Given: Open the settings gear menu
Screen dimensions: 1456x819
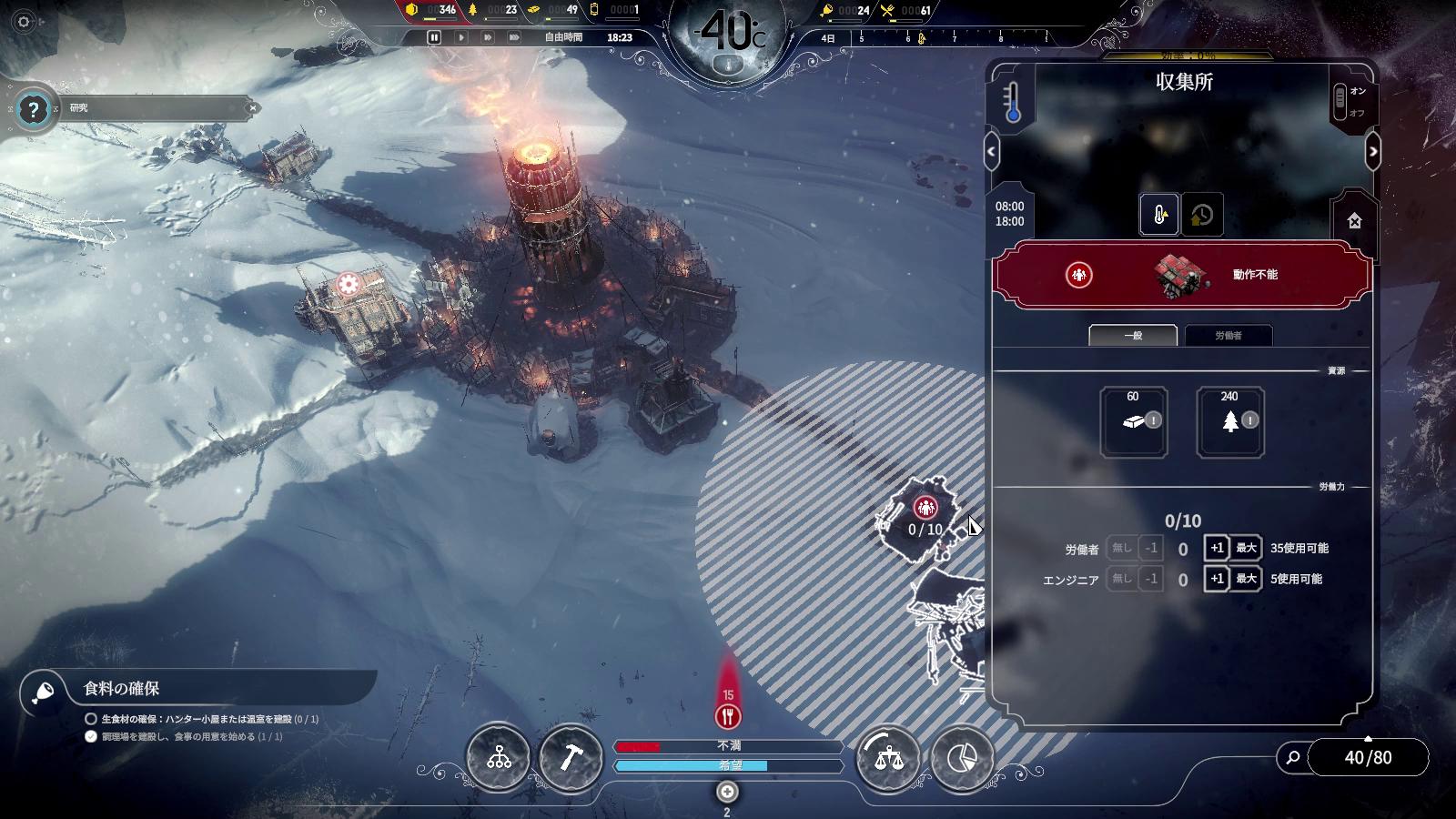Looking at the screenshot, I should point(24,22).
